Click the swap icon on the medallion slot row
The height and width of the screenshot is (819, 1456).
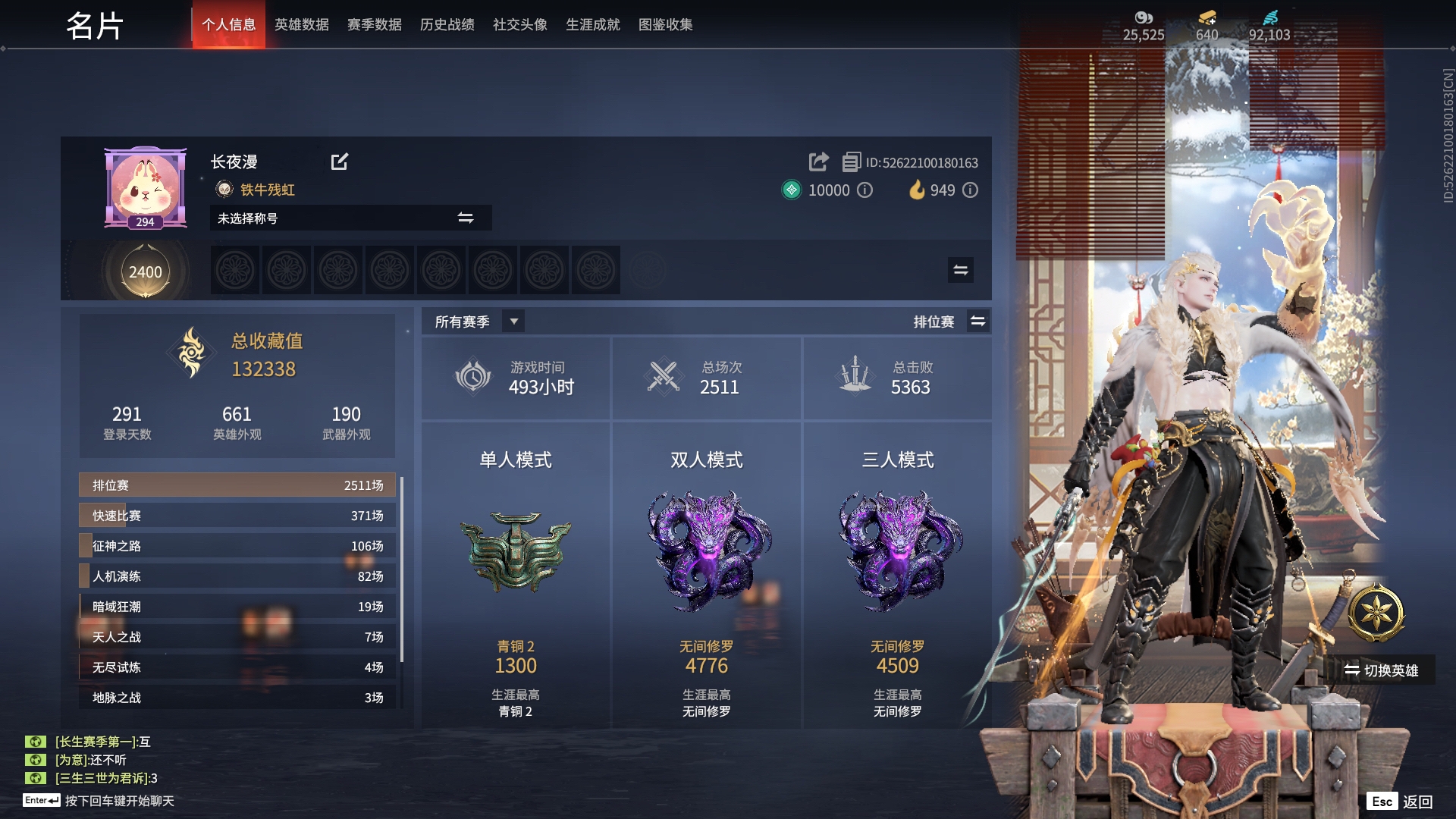tap(961, 269)
